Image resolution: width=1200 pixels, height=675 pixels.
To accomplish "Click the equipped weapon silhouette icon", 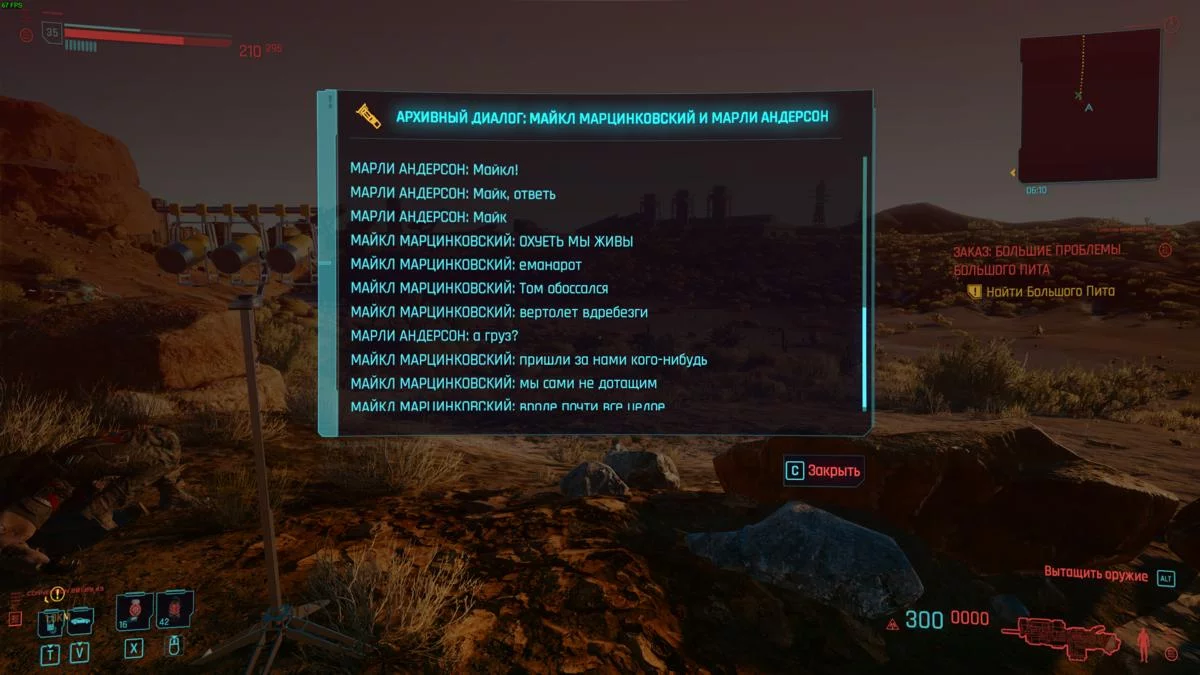I will point(1061,635).
